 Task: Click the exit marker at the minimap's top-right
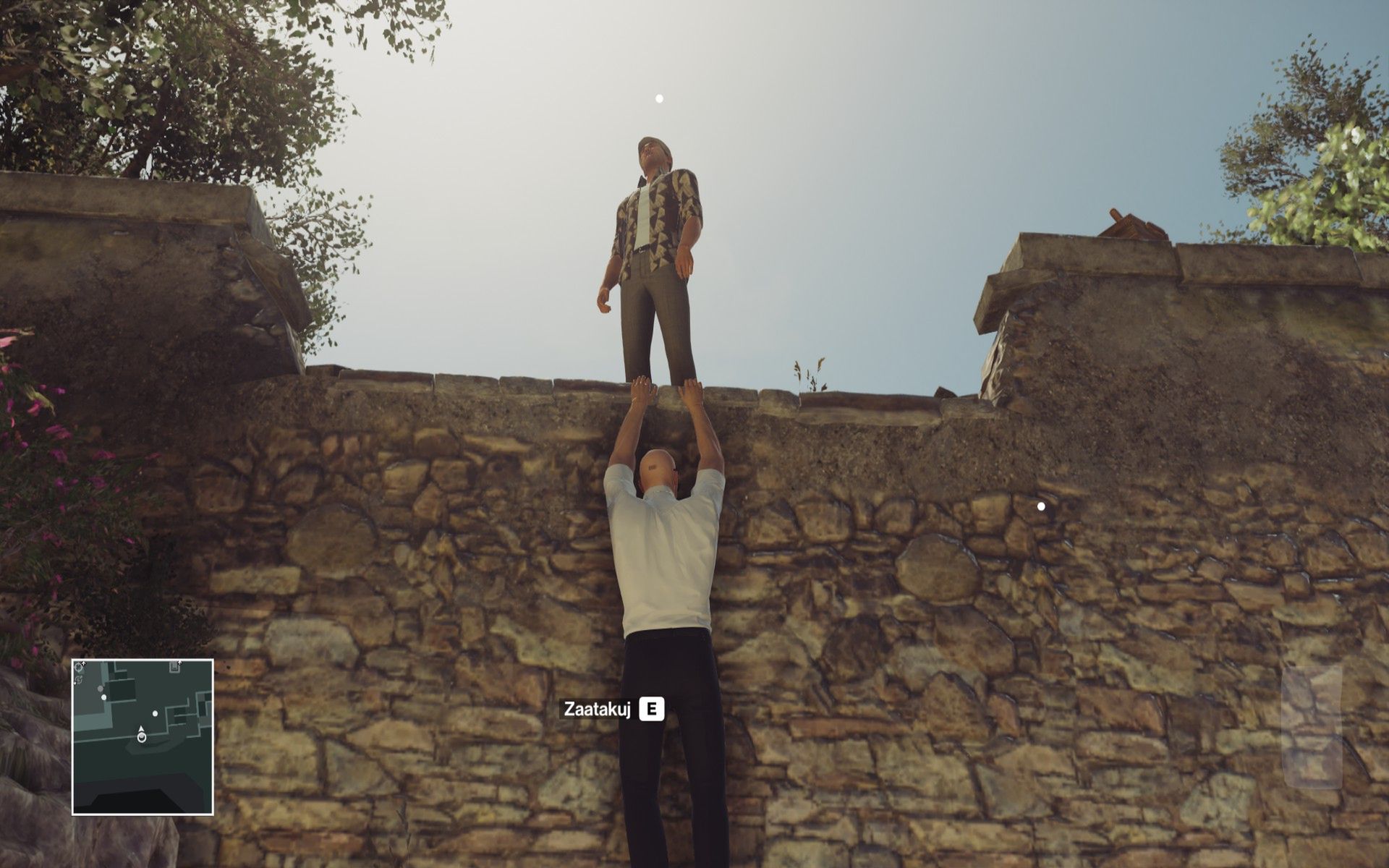point(174,667)
